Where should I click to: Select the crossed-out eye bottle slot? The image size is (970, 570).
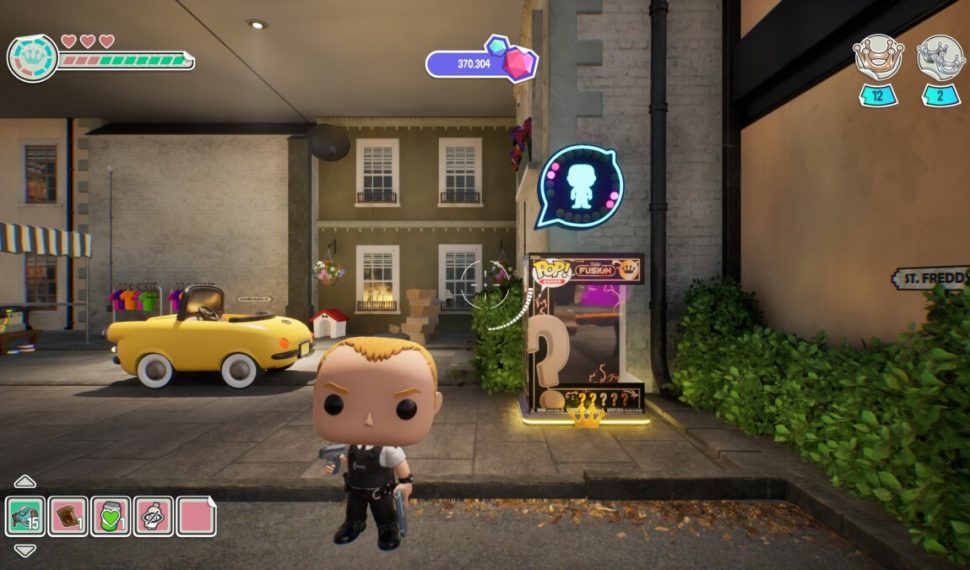point(153,516)
